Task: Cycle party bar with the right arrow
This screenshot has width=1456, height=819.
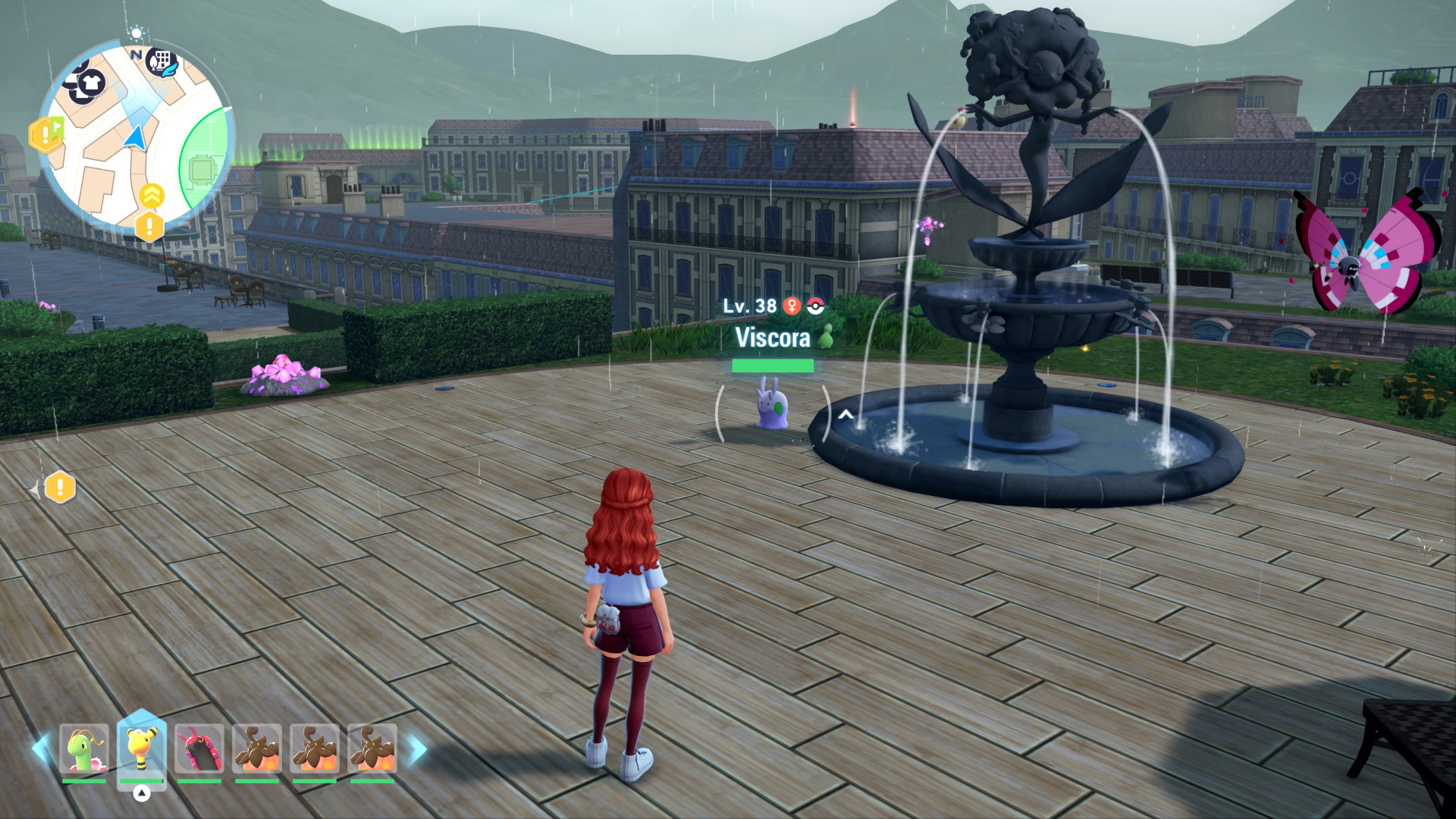Action: (417, 748)
